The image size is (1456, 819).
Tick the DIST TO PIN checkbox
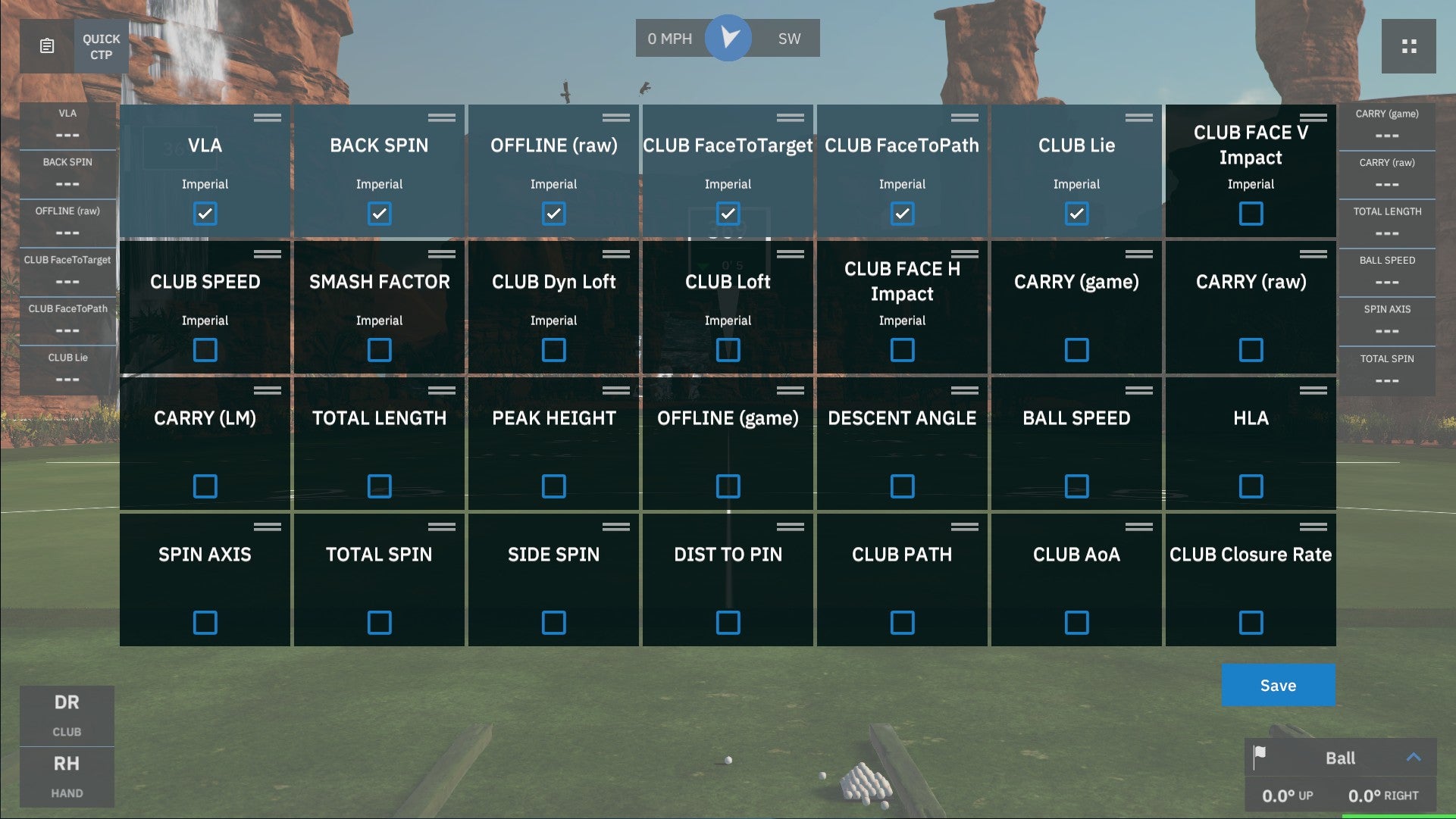pyautogui.click(x=728, y=623)
